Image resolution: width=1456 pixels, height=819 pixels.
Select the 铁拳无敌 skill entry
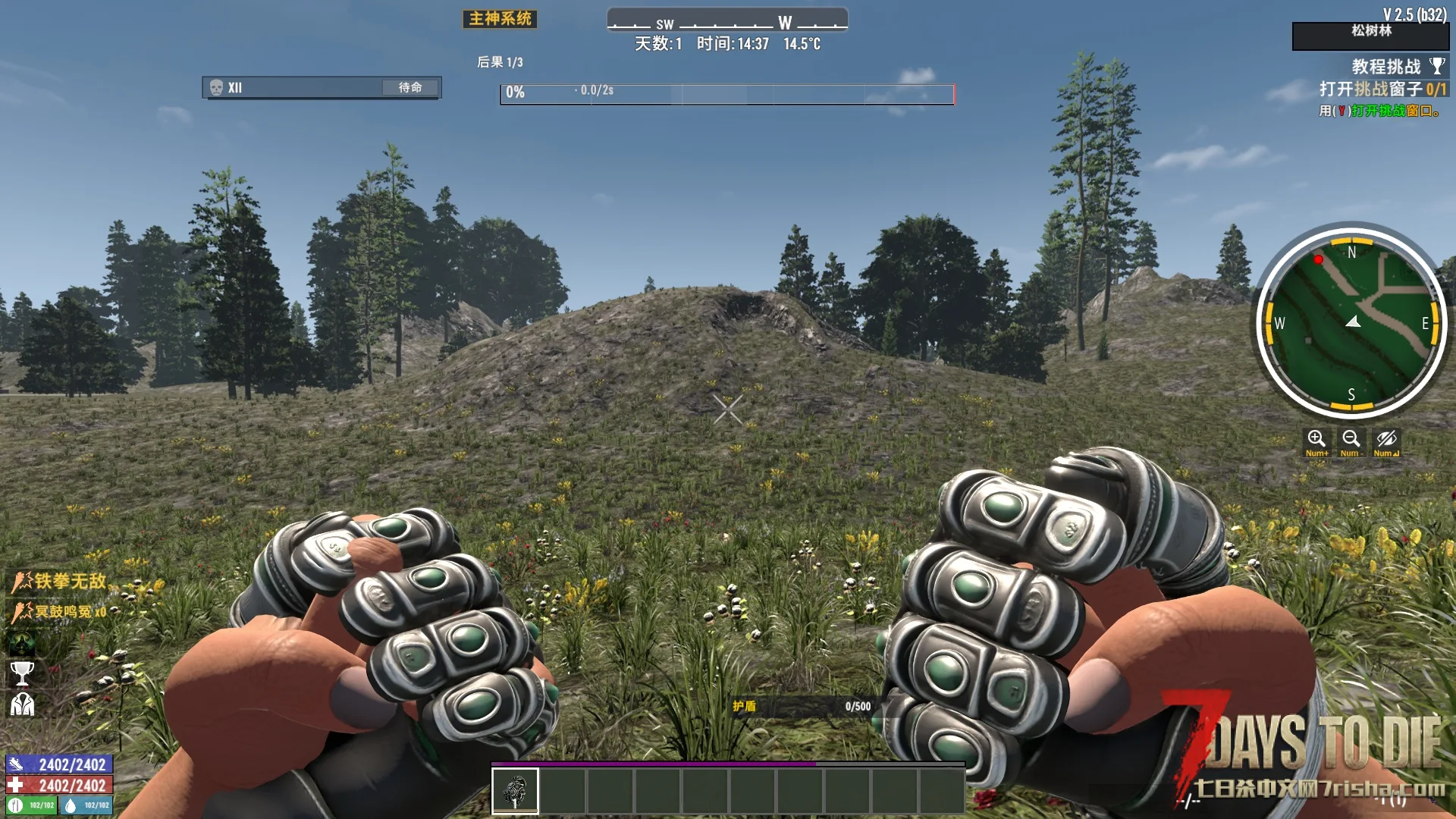[x=61, y=582]
